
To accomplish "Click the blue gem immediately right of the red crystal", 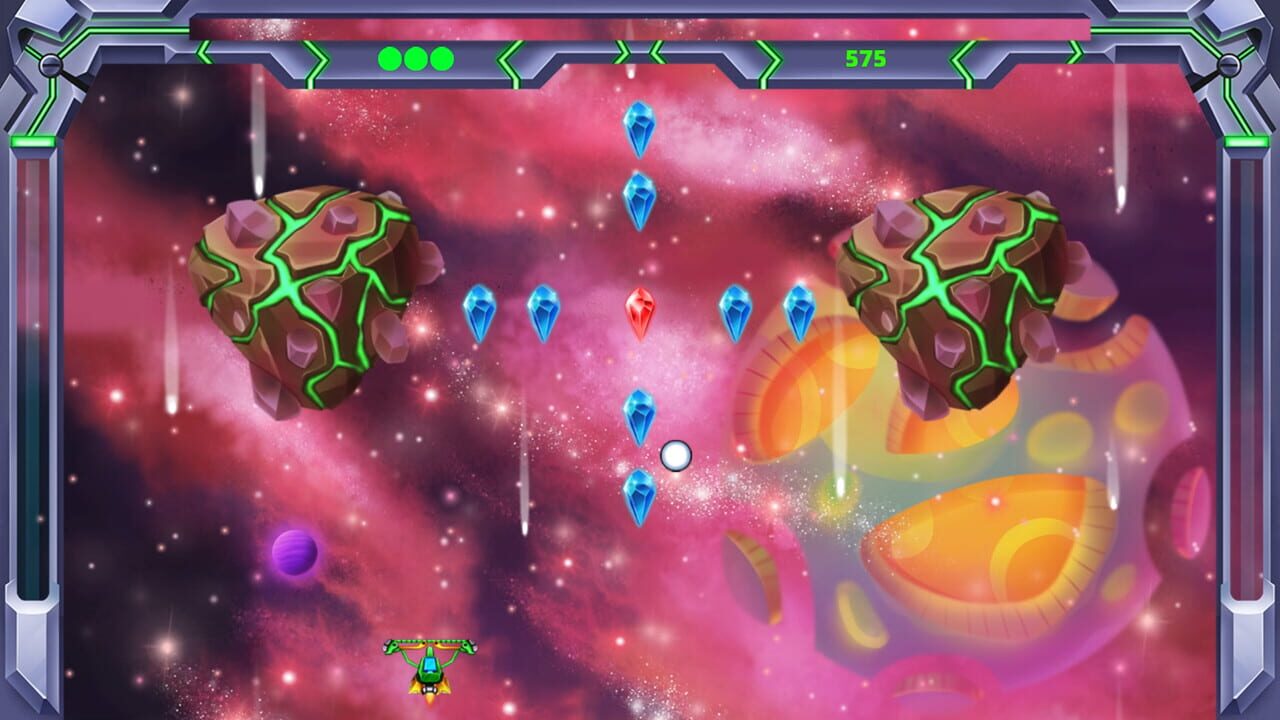I will (x=735, y=312).
